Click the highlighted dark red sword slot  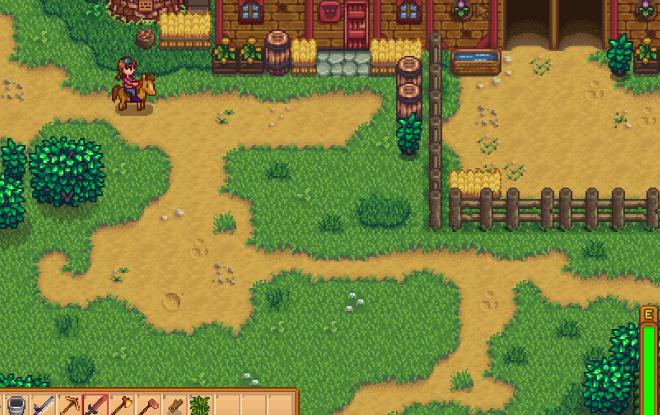(96, 406)
